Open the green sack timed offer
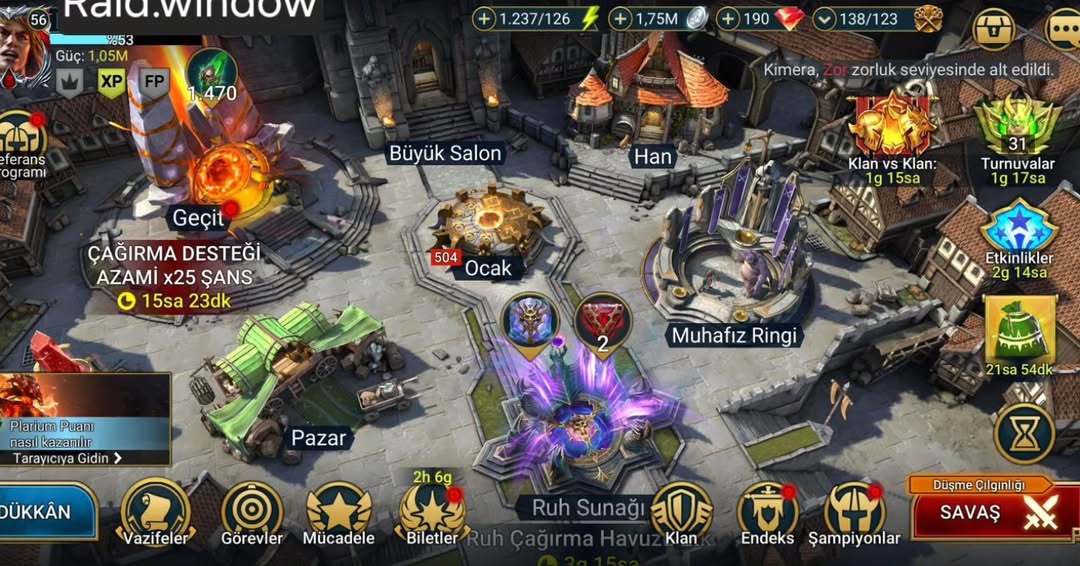Screen dimensions: 1080x566 [x=1018, y=330]
